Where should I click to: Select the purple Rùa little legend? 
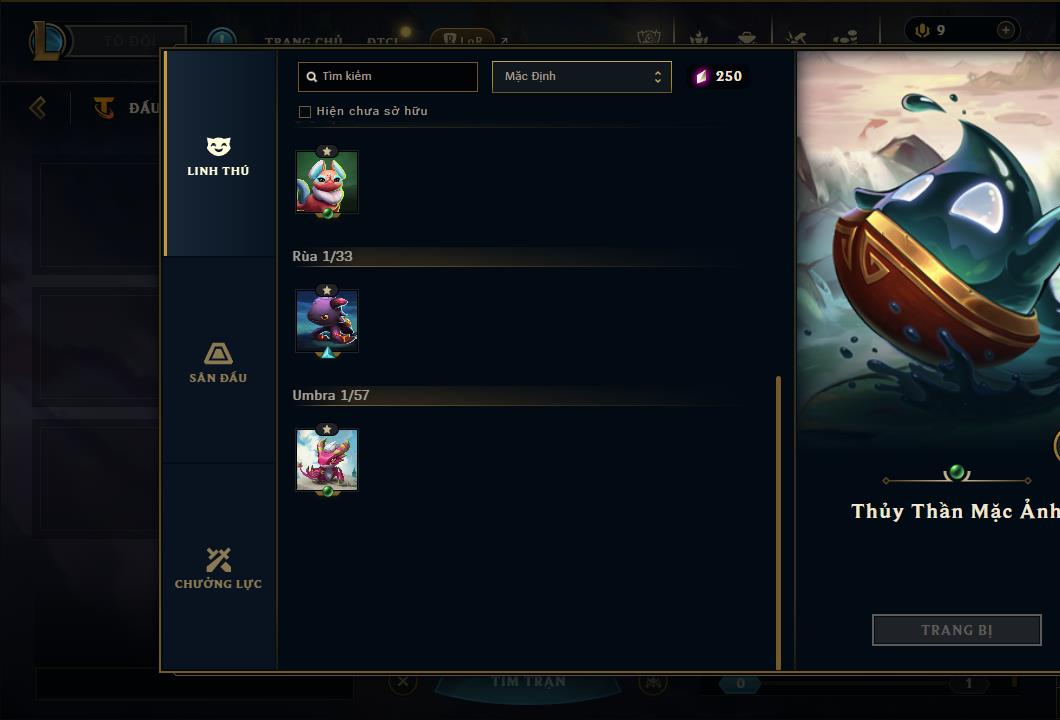click(327, 321)
